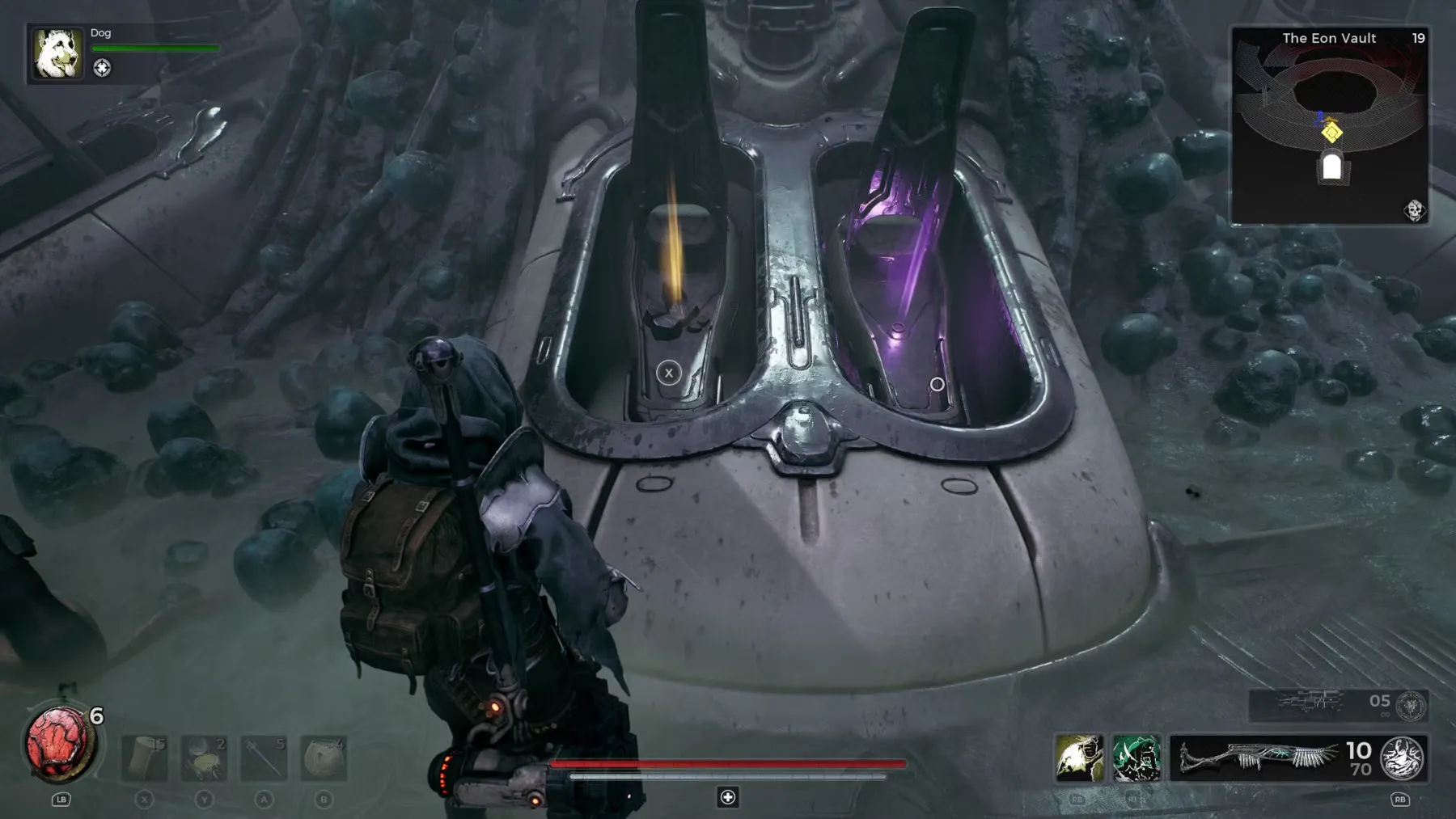Select the bandage roll quick slot
Image resolution: width=1456 pixels, height=819 pixels.
click(x=145, y=758)
